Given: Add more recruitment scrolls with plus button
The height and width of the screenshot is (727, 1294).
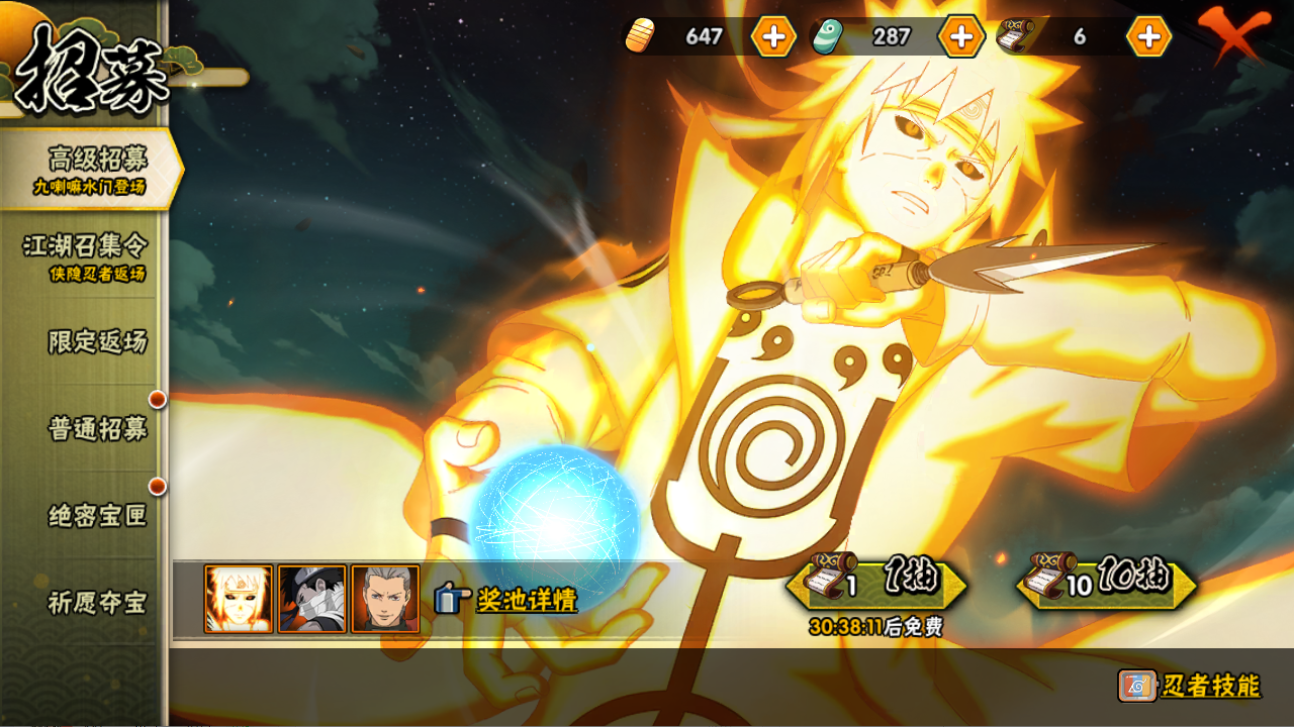Looking at the screenshot, I should [1148, 37].
